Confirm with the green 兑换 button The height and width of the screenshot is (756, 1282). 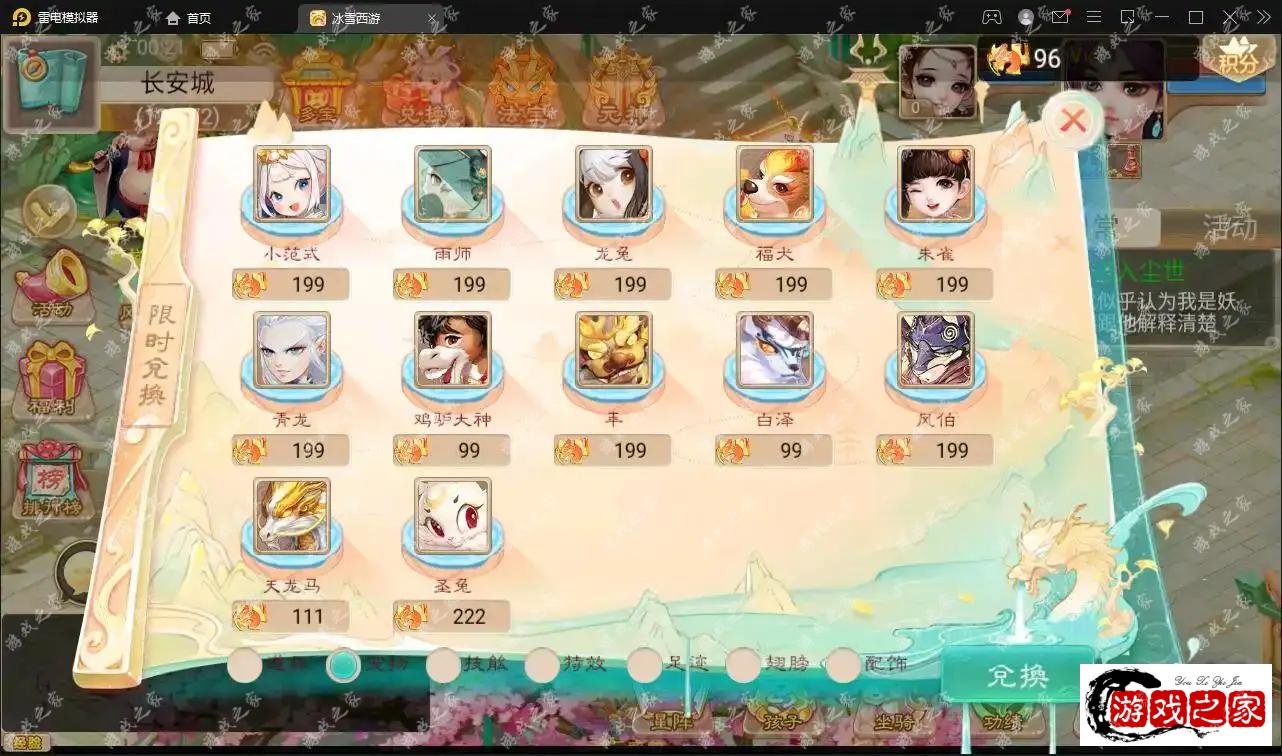tap(1016, 676)
